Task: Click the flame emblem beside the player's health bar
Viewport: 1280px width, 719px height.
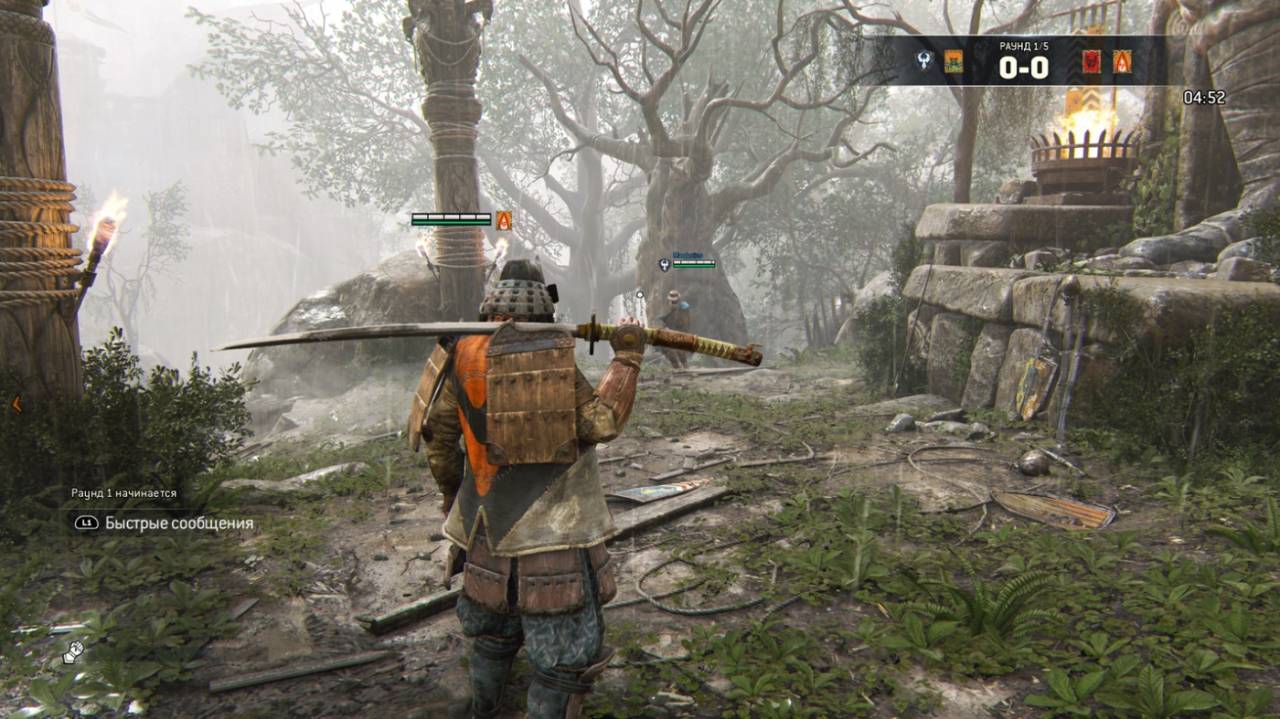Action: [504, 220]
